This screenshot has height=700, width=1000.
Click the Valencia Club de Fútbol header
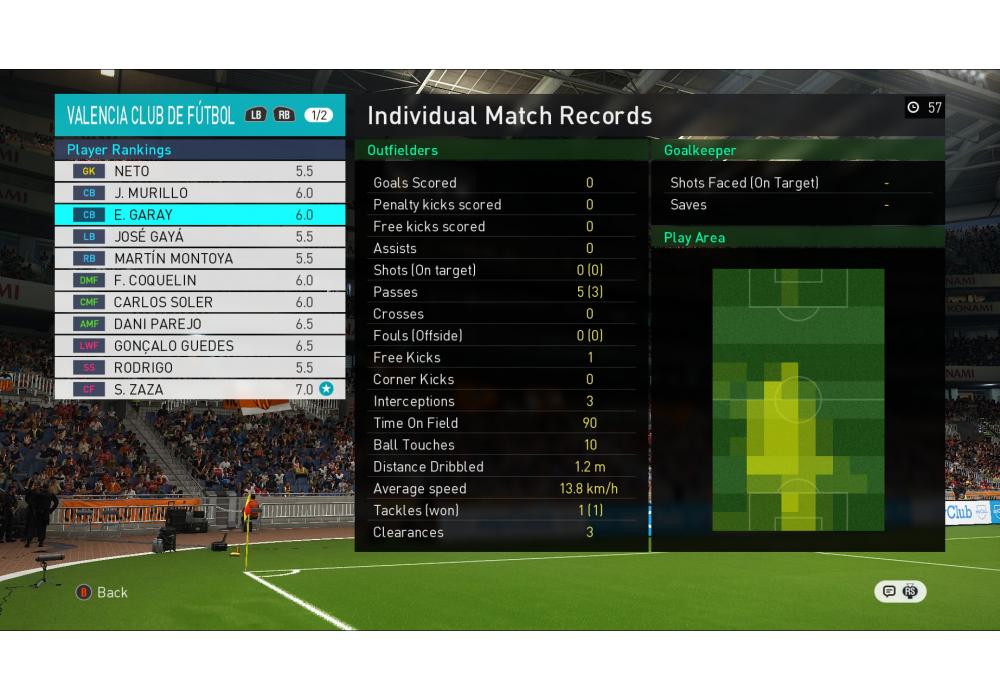click(x=151, y=115)
